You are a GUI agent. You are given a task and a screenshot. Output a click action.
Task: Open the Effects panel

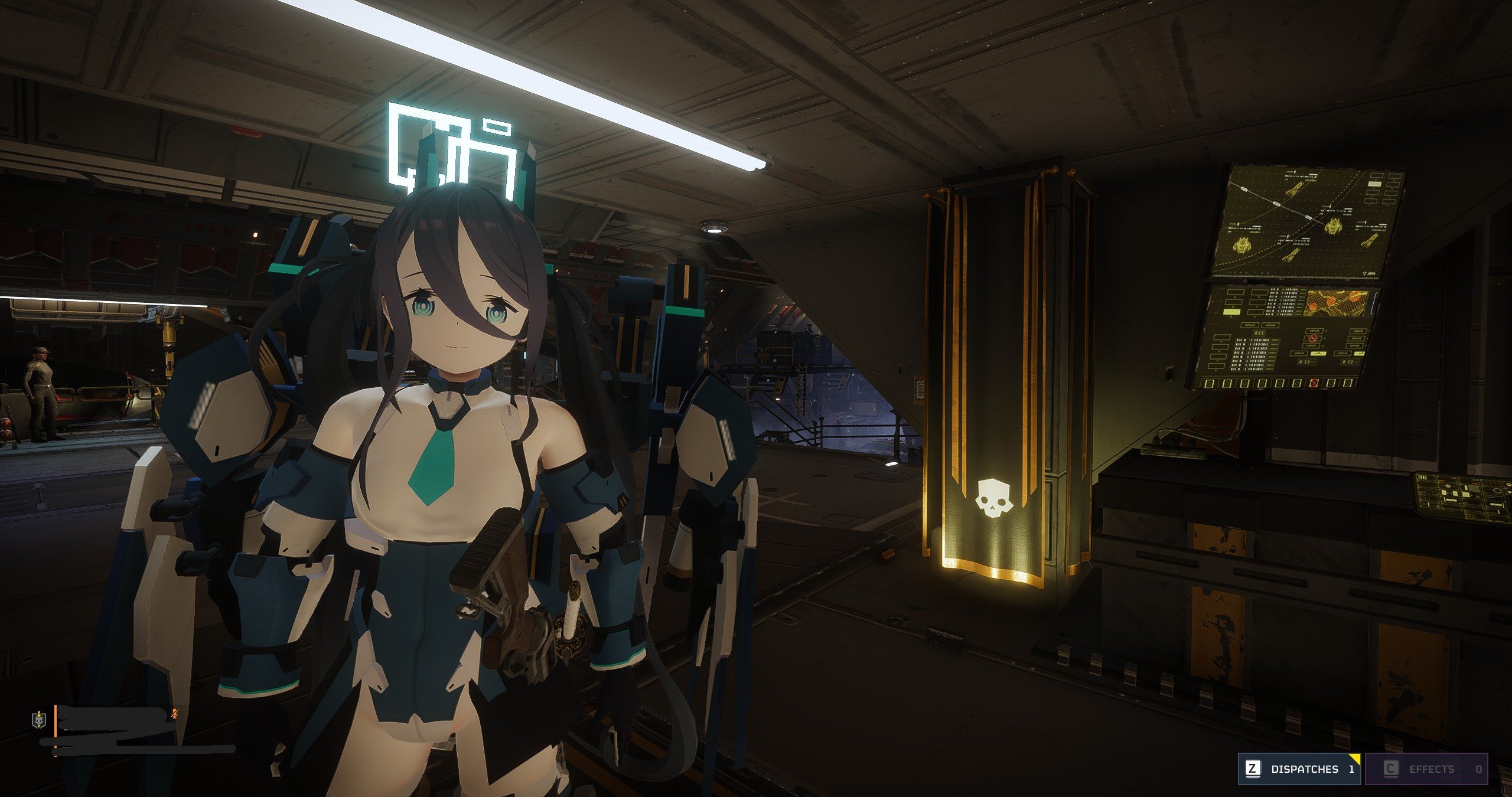coord(1426,769)
